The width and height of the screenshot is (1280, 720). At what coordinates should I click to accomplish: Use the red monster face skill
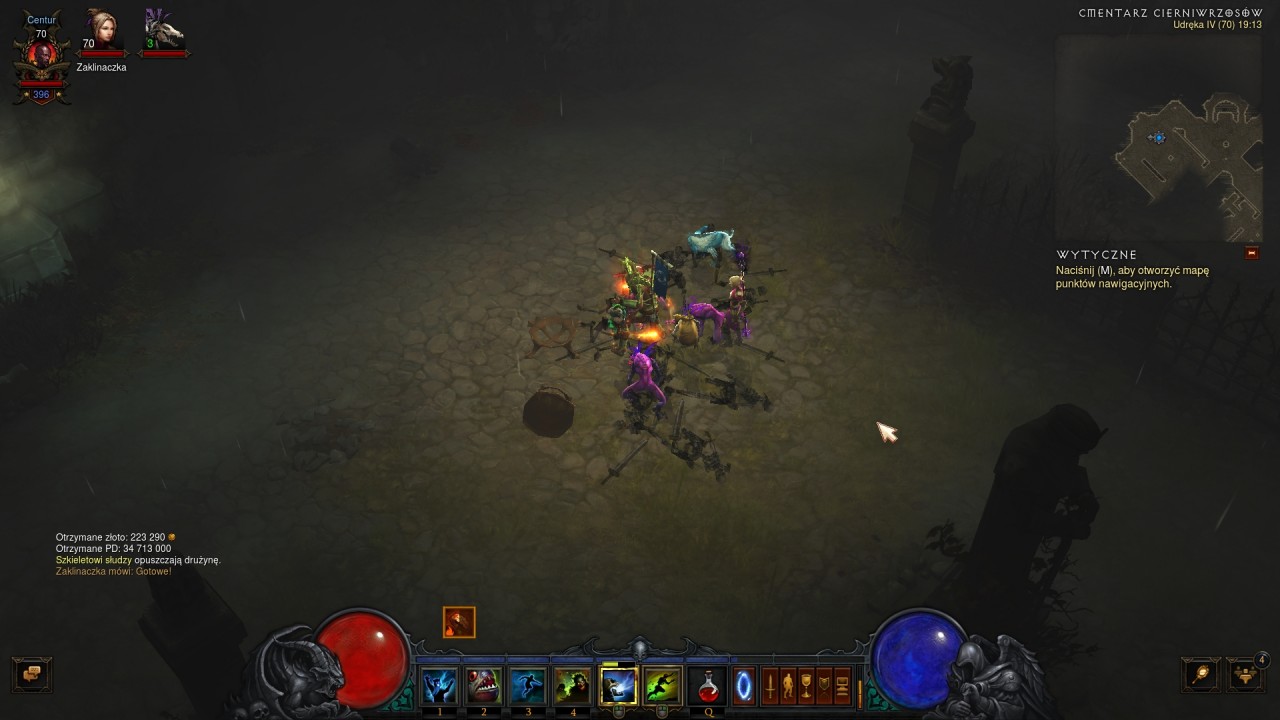click(x=484, y=686)
